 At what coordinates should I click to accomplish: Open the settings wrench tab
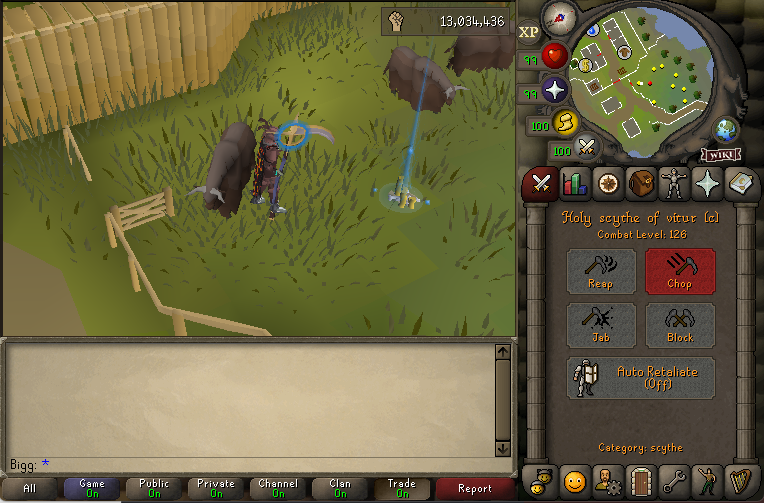[x=674, y=481]
